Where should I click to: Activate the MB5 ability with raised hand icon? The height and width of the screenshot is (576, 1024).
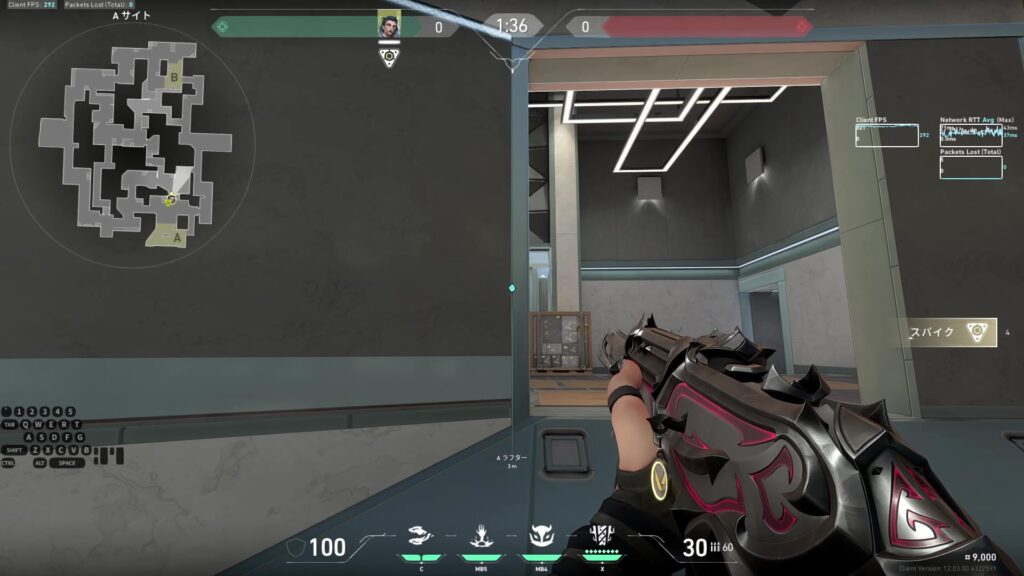point(481,536)
